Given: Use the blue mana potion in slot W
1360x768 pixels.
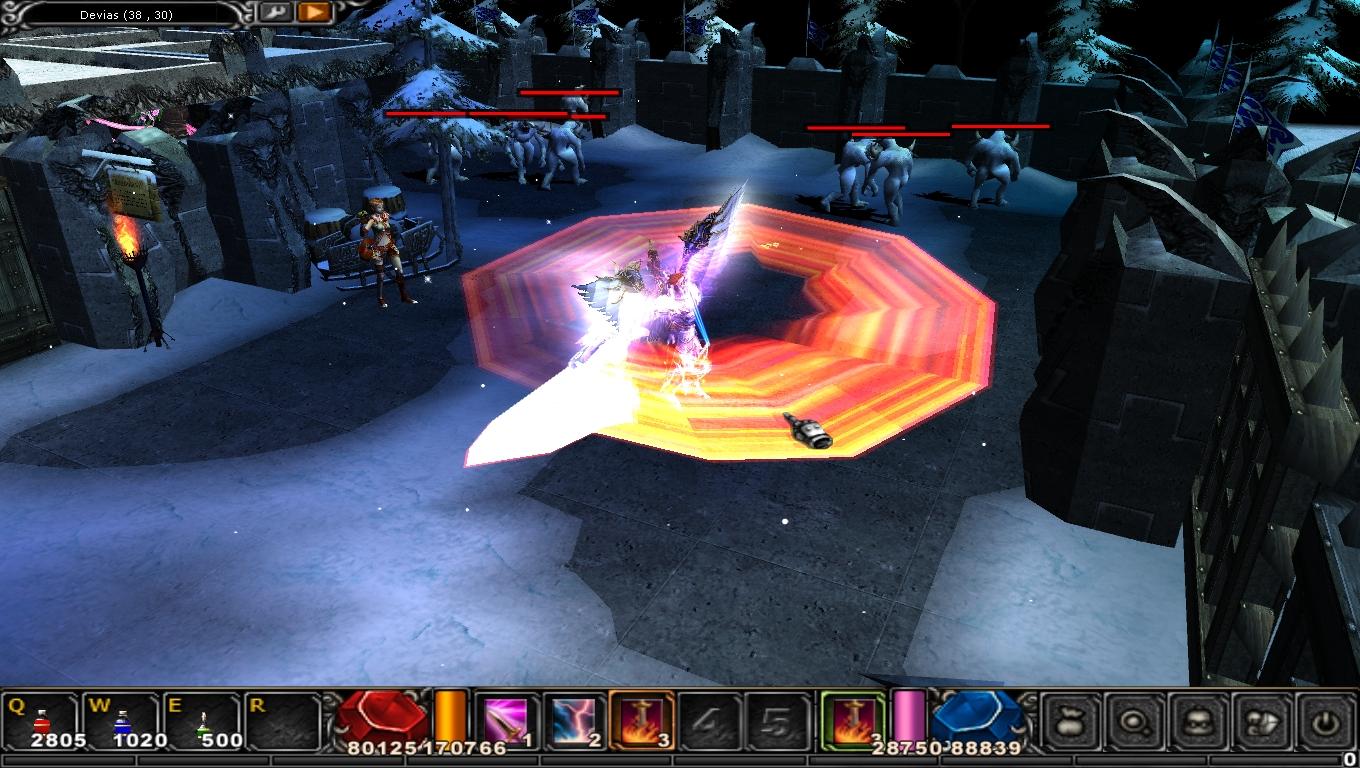Looking at the screenshot, I should [121, 720].
